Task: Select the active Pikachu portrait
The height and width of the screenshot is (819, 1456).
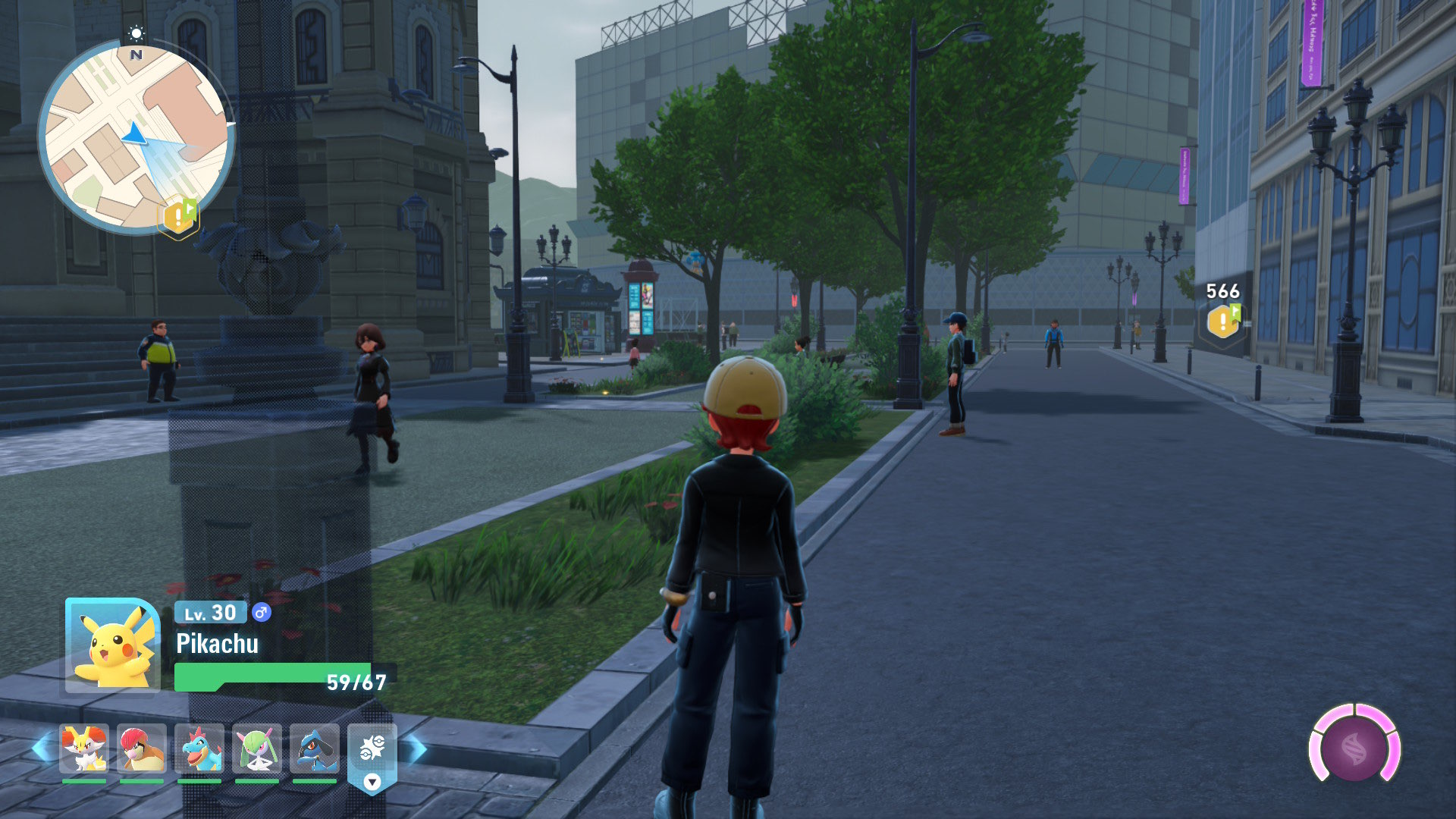Action: 112,645
